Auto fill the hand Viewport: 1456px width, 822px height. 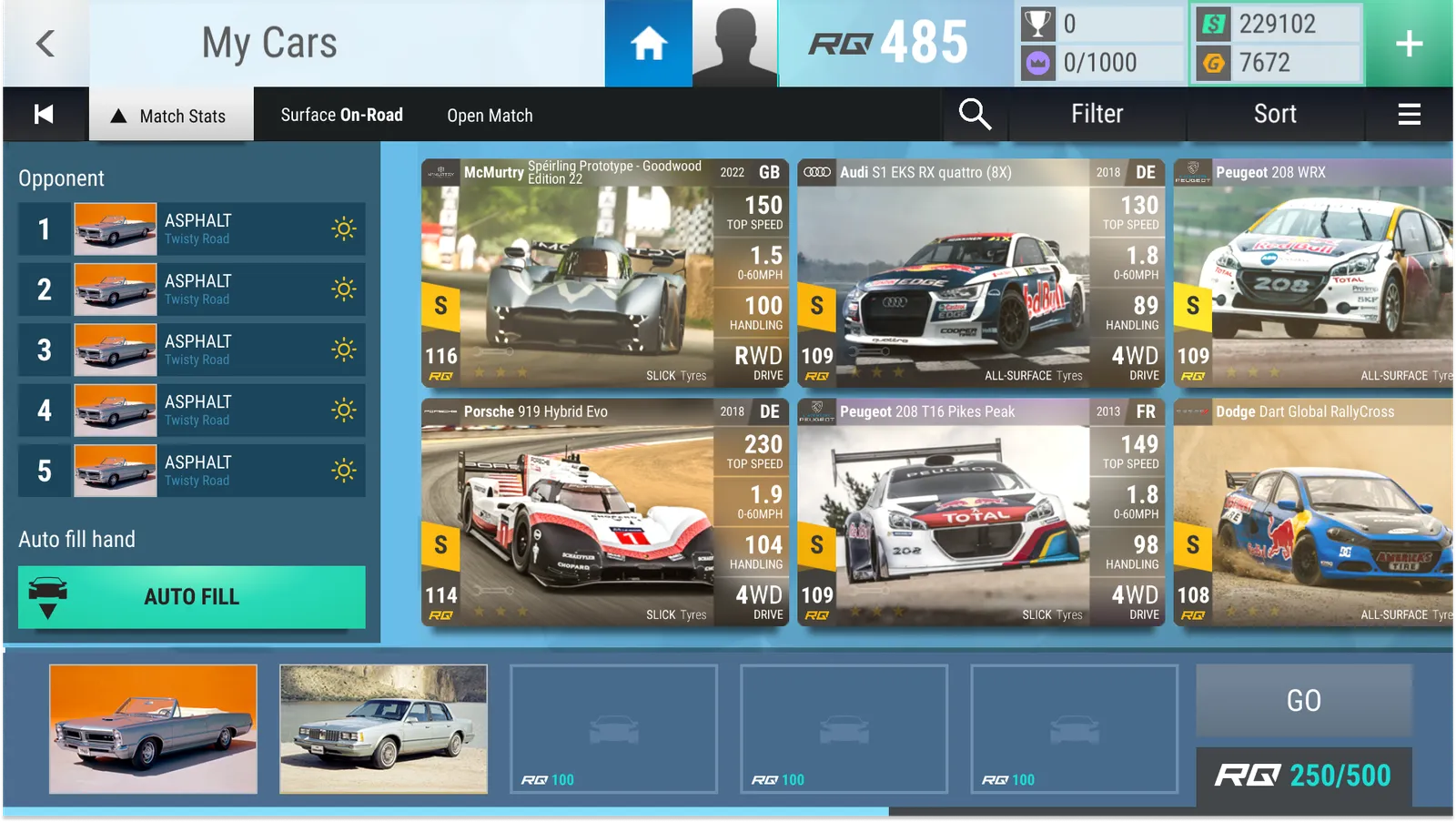(192, 597)
